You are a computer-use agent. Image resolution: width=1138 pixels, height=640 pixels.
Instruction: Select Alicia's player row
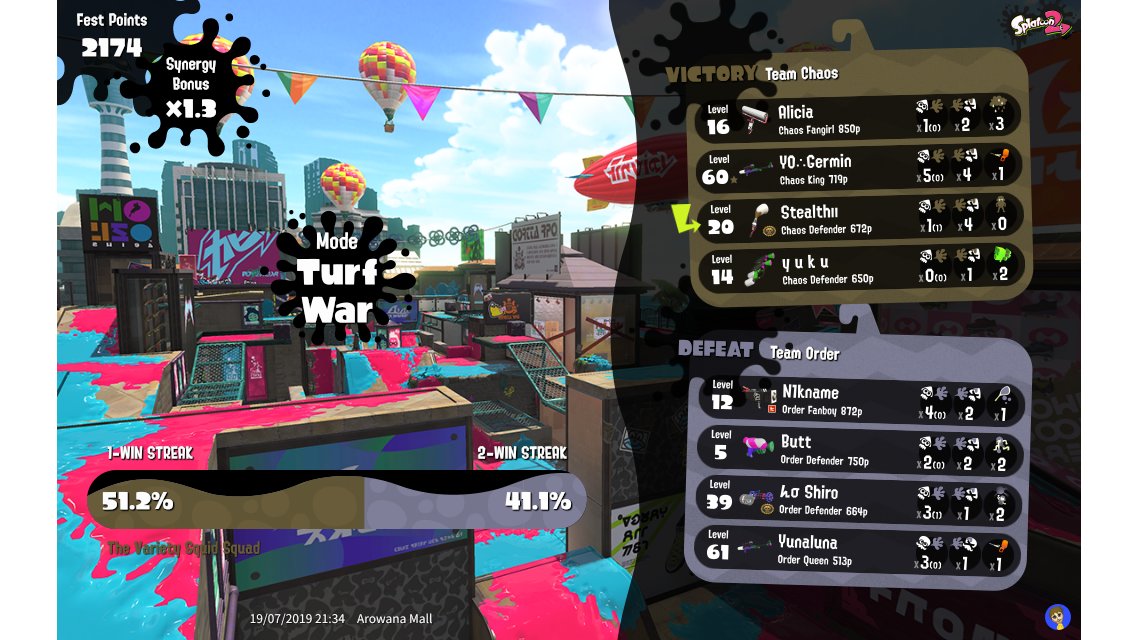click(858, 119)
